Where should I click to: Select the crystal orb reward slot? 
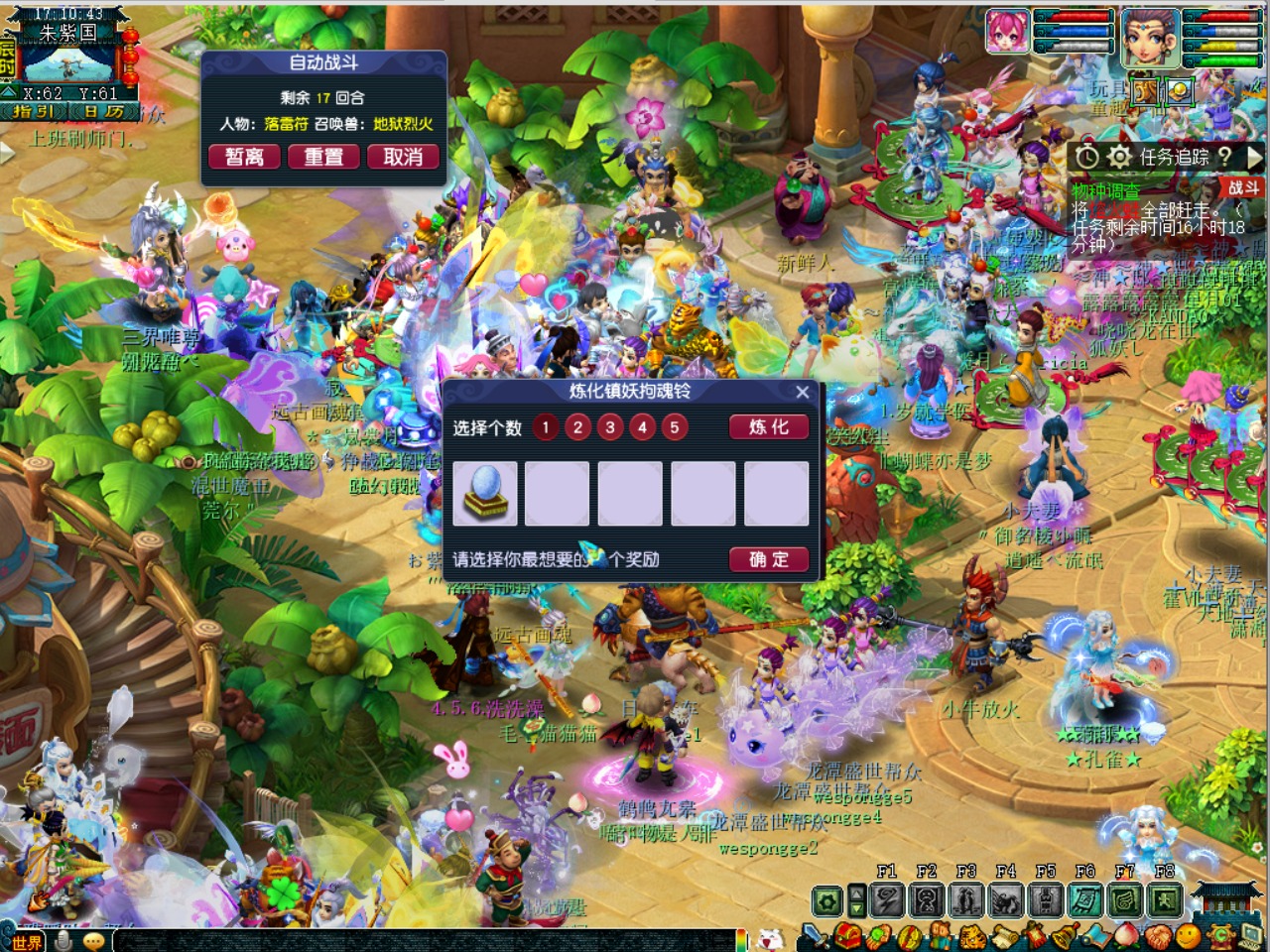(485, 494)
